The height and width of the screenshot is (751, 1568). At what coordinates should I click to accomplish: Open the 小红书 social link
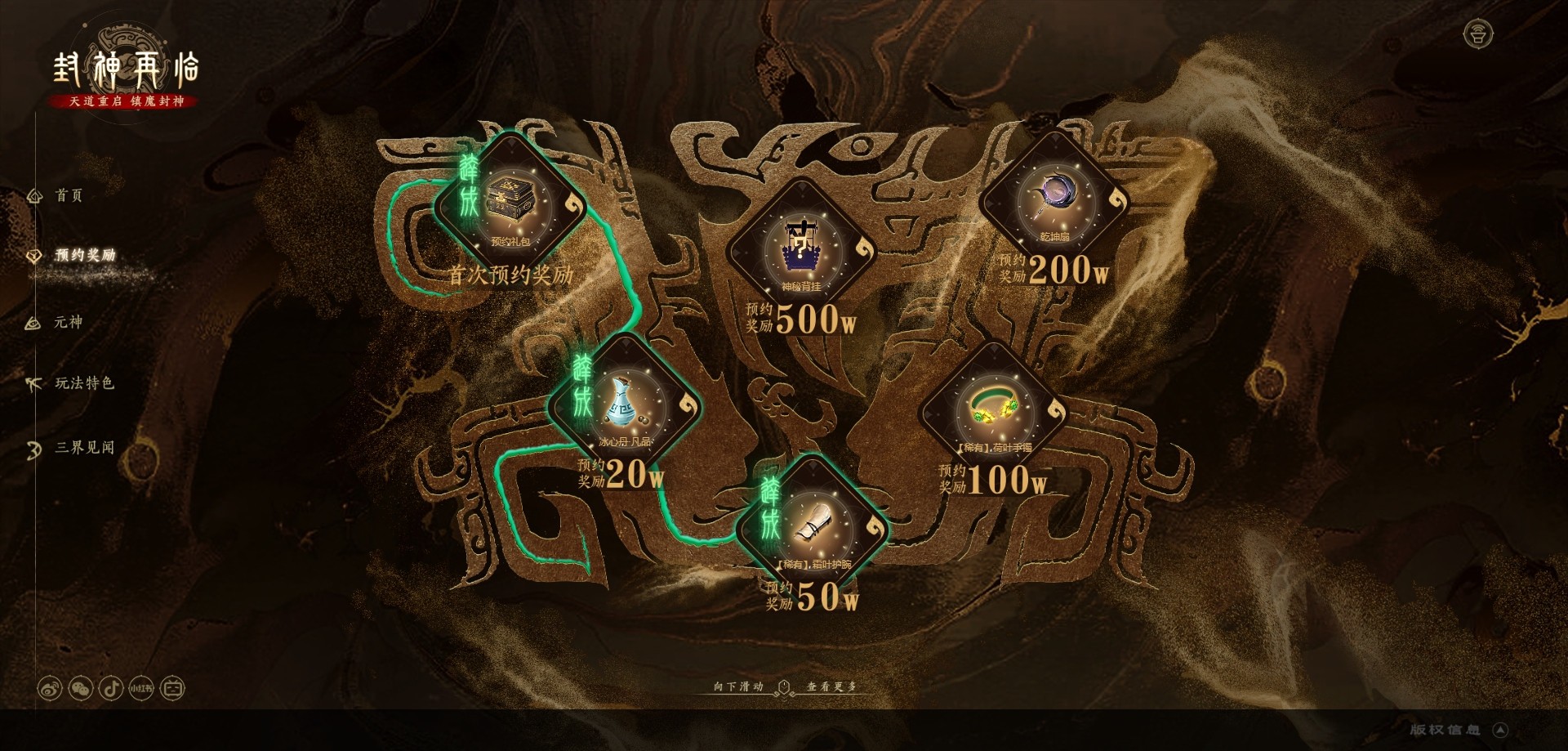coord(141,688)
